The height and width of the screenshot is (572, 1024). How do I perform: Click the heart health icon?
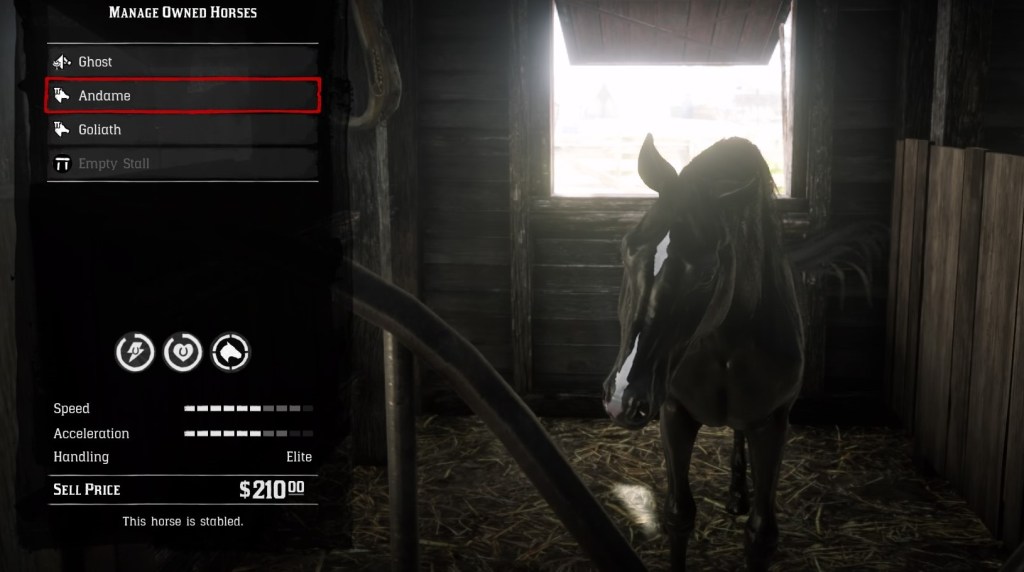tap(183, 352)
